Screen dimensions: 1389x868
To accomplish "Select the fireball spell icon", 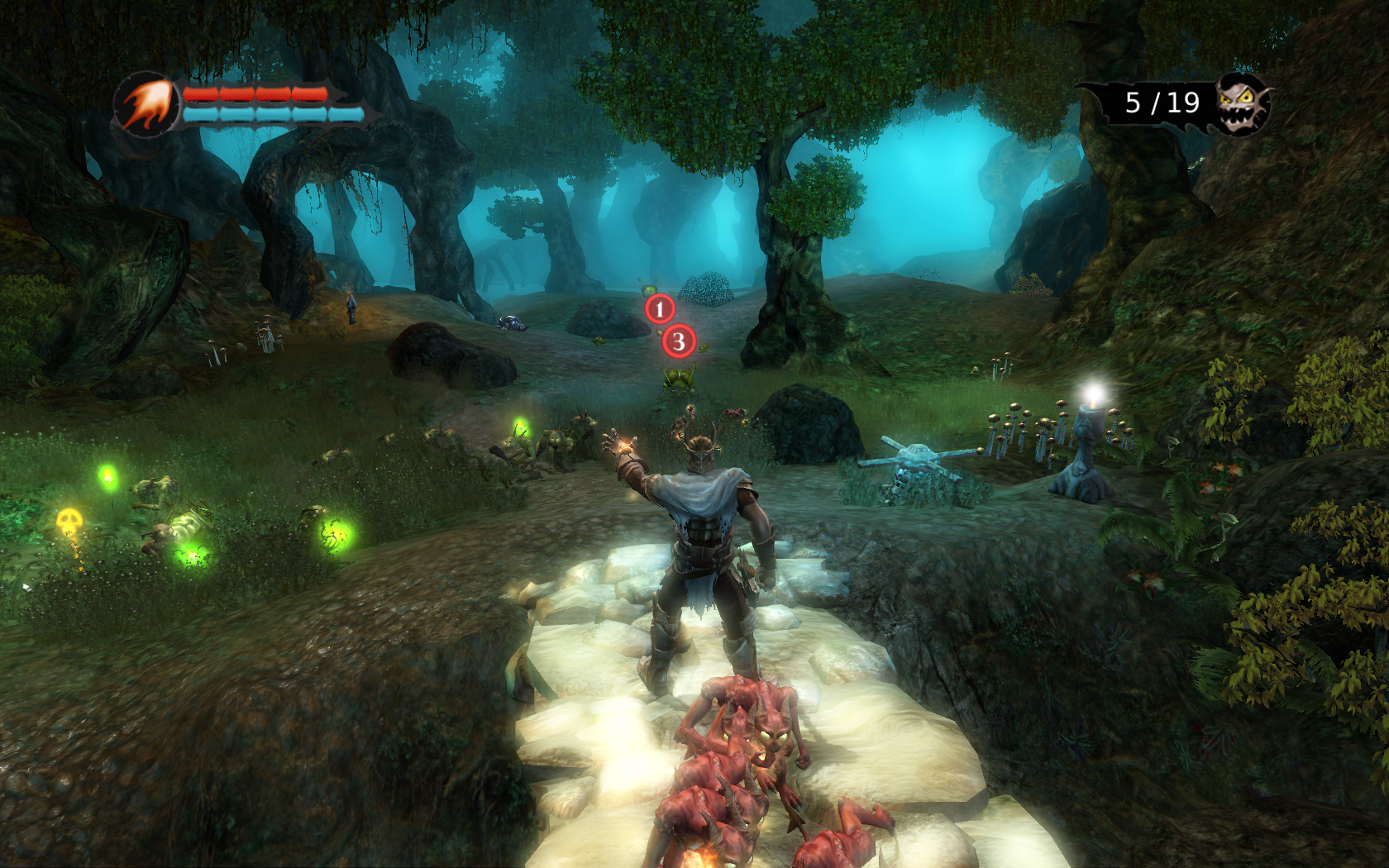I will [147, 104].
